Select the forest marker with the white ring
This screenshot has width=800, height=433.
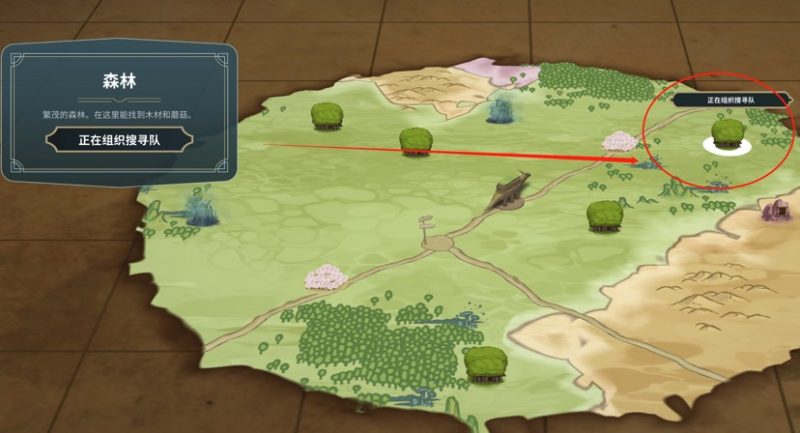[727, 135]
